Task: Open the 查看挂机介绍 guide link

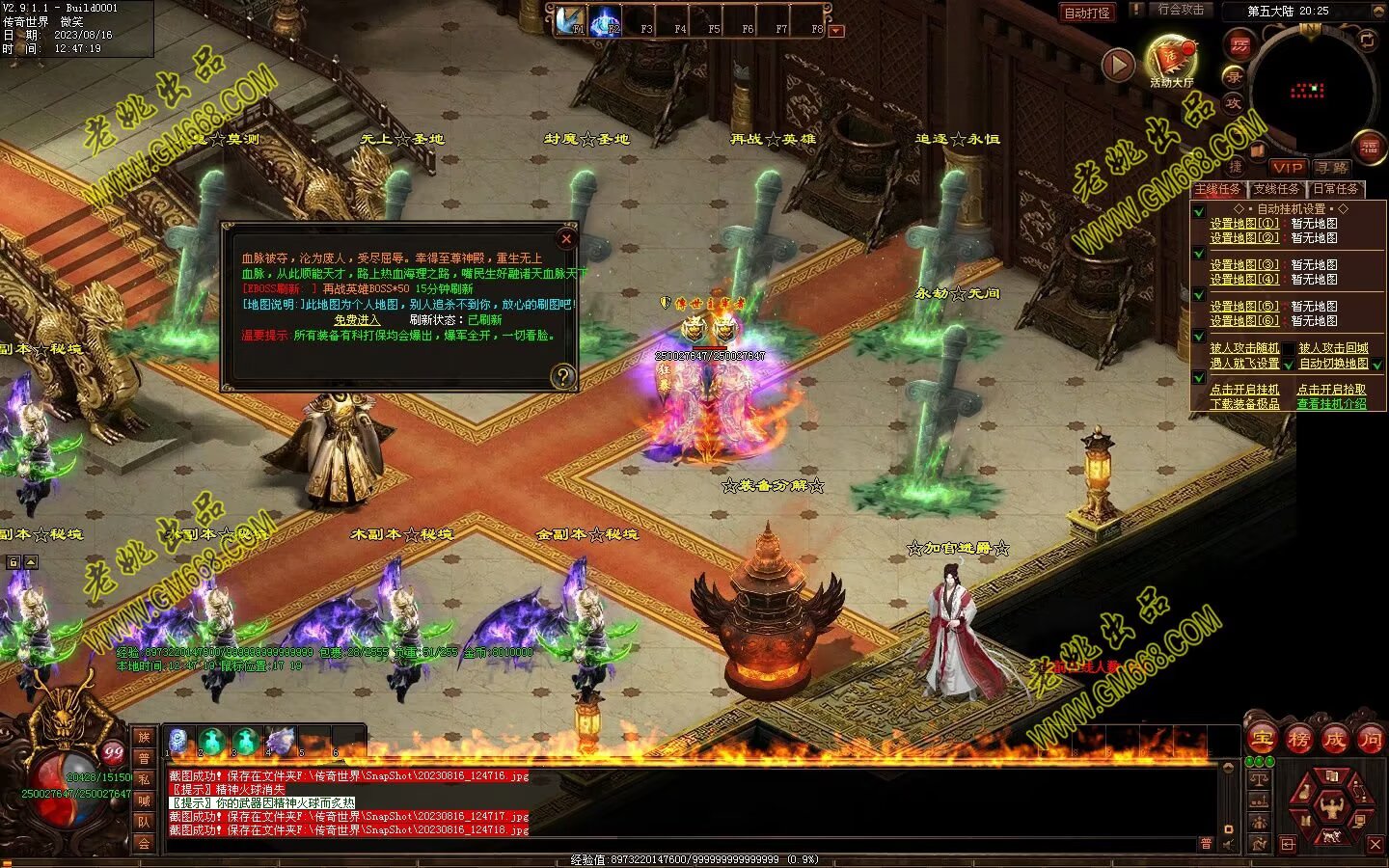Action: 1331,404
